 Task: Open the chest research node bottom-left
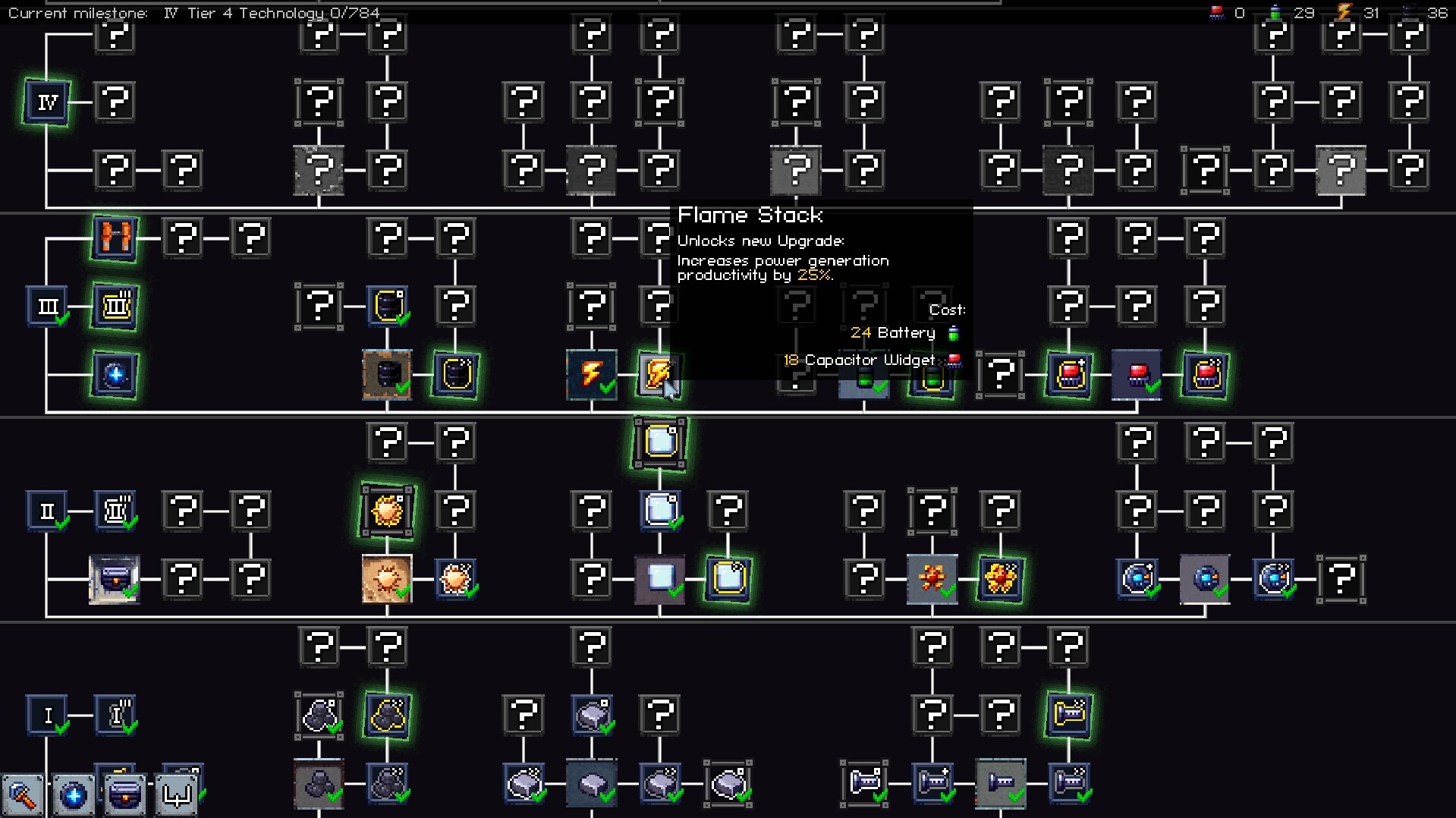[x=124, y=794]
